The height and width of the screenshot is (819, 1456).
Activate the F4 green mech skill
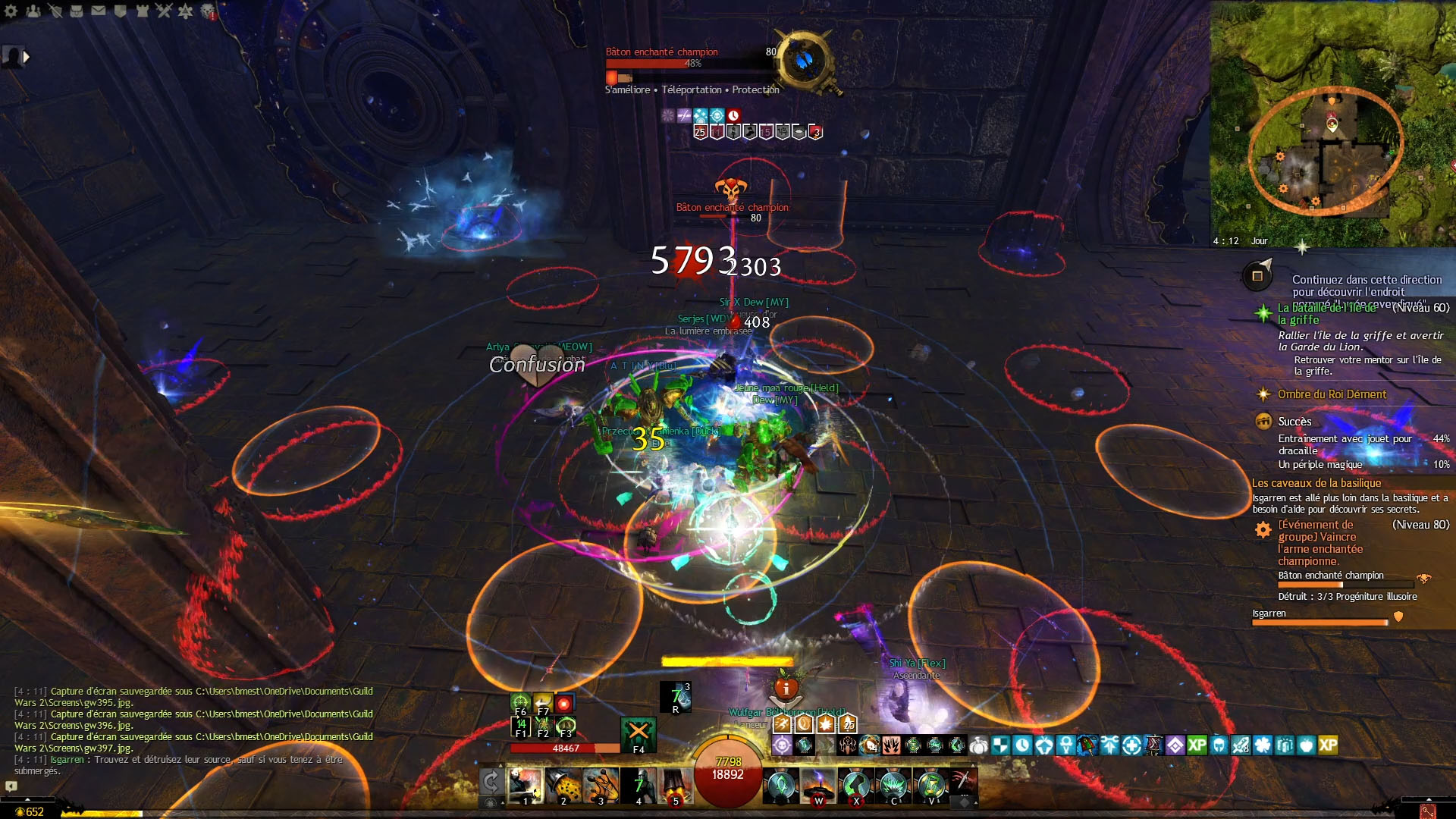(x=639, y=734)
